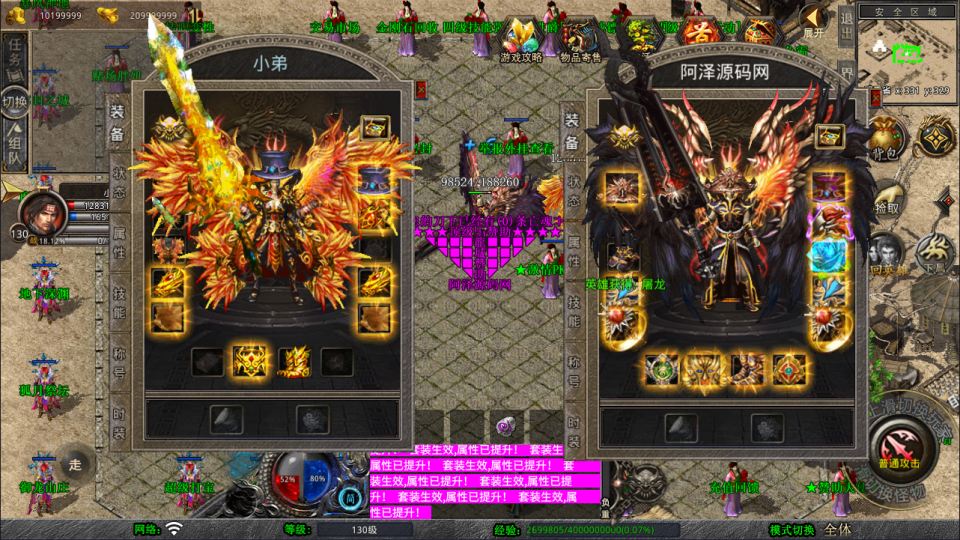Image resolution: width=960 pixels, height=540 pixels.
Task: Open the 游戏攻略 game guide icon
Action: click(521, 38)
